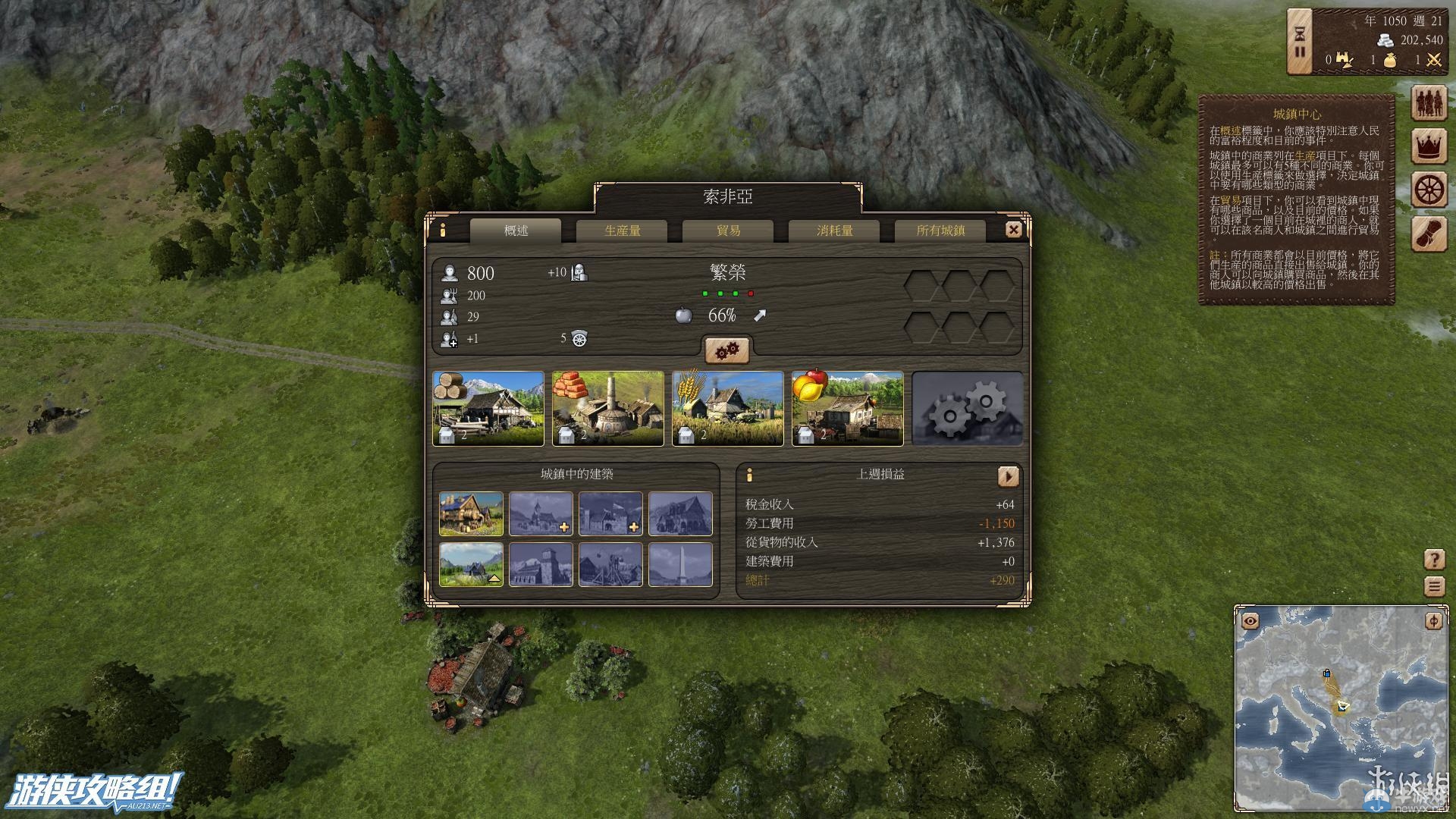The height and width of the screenshot is (819, 1456).
Task: Toggle the minimap eye view button
Action: click(1250, 622)
